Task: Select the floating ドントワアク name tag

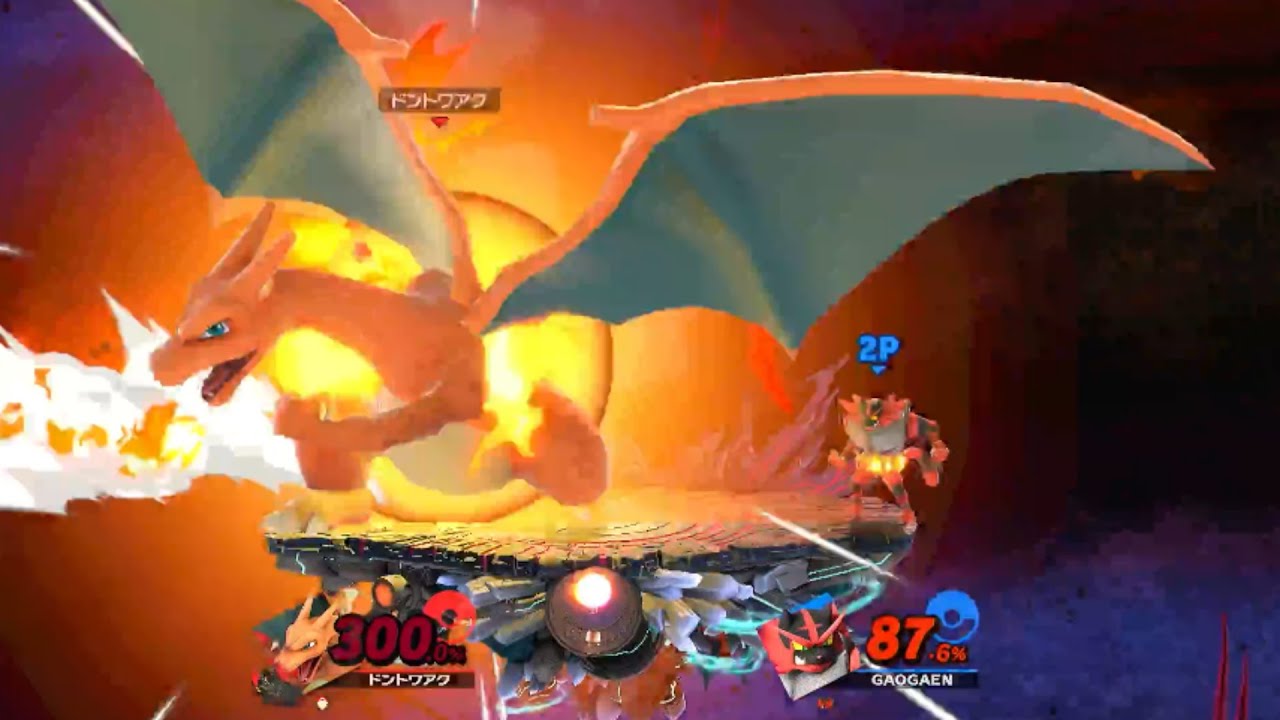Action: 439,100
